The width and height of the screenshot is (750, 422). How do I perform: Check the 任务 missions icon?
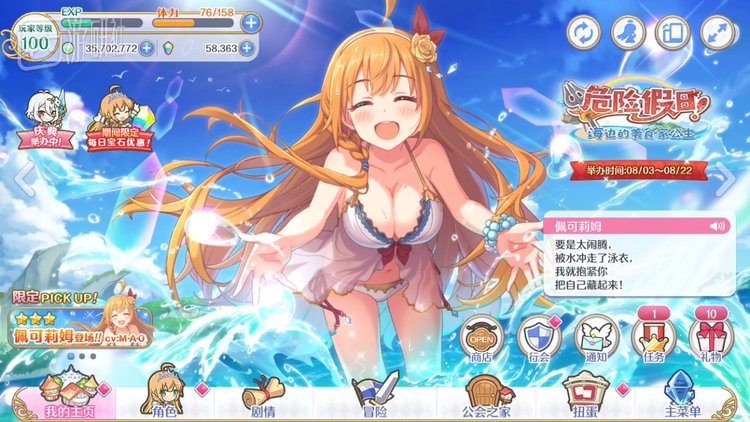coord(654,338)
